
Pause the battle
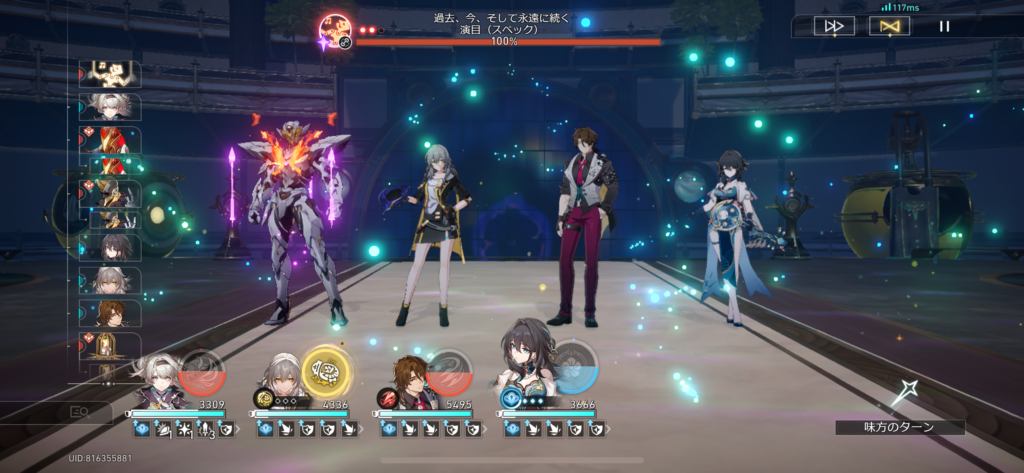coord(944,27)
